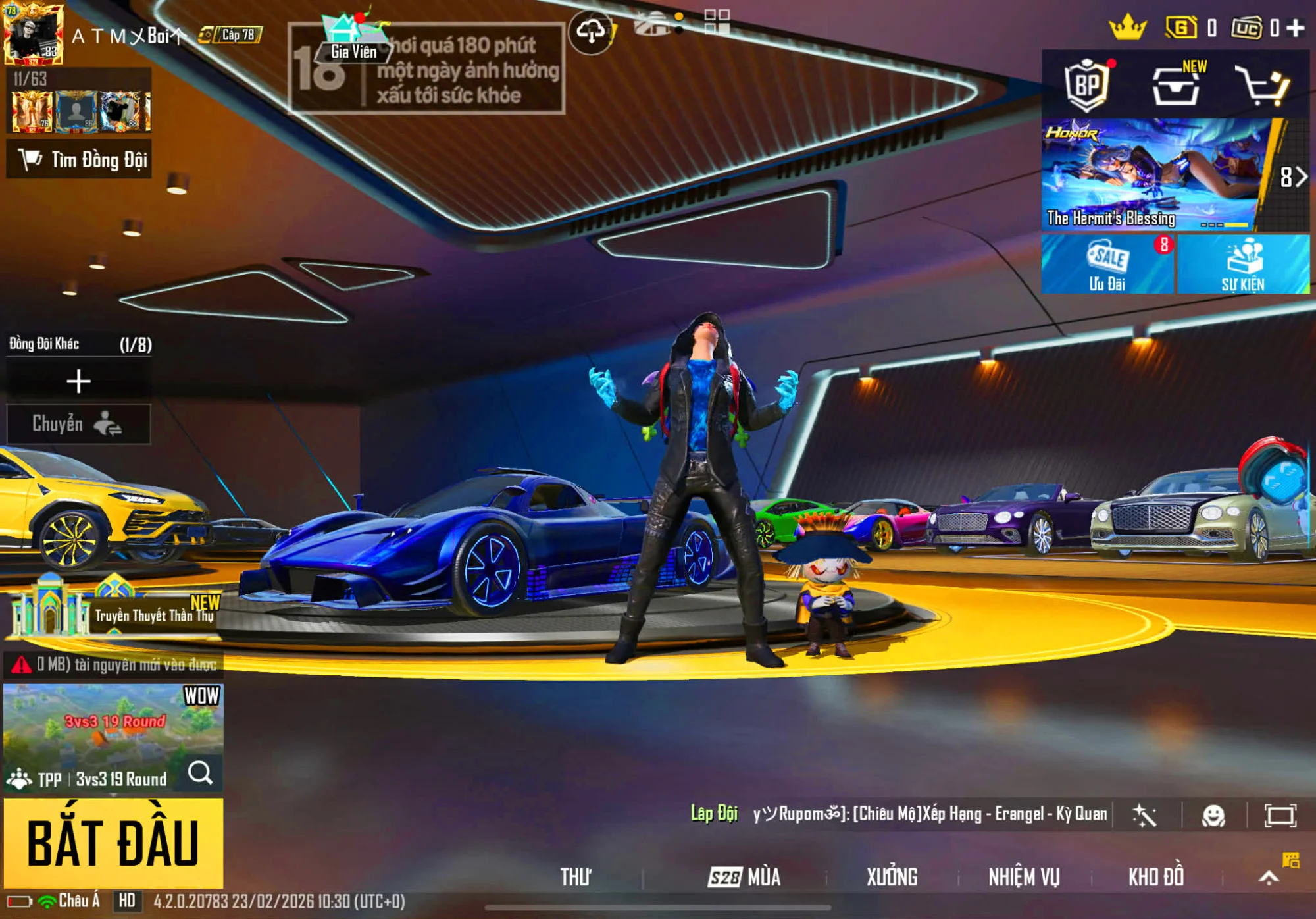1316x919 pixels.
Task: Go to the XƯỞNG workshop tab
Action: click(x=892, y=877)
